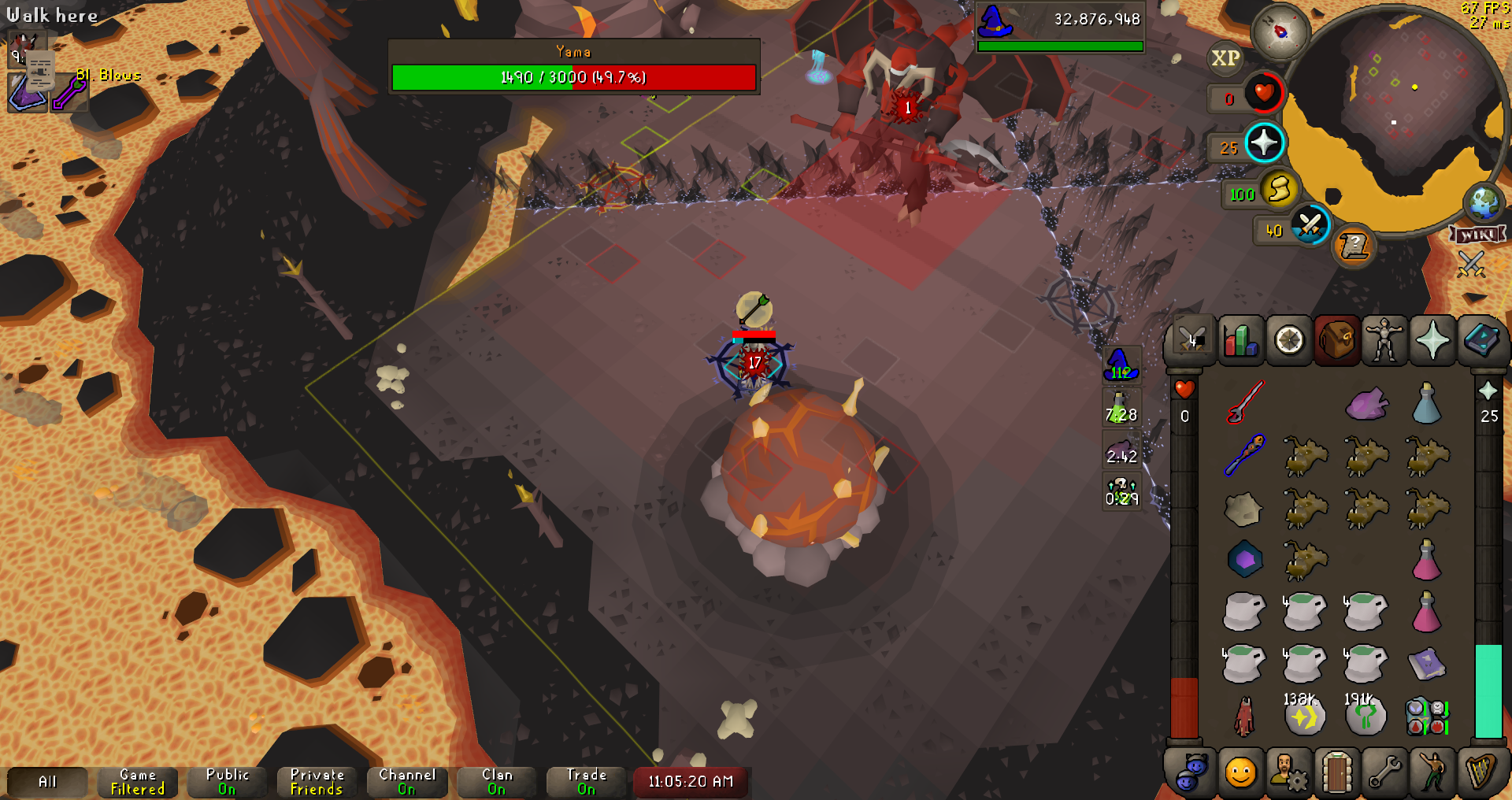
Task: Select the rune pouch in inventory
Action: (1426, 717)
